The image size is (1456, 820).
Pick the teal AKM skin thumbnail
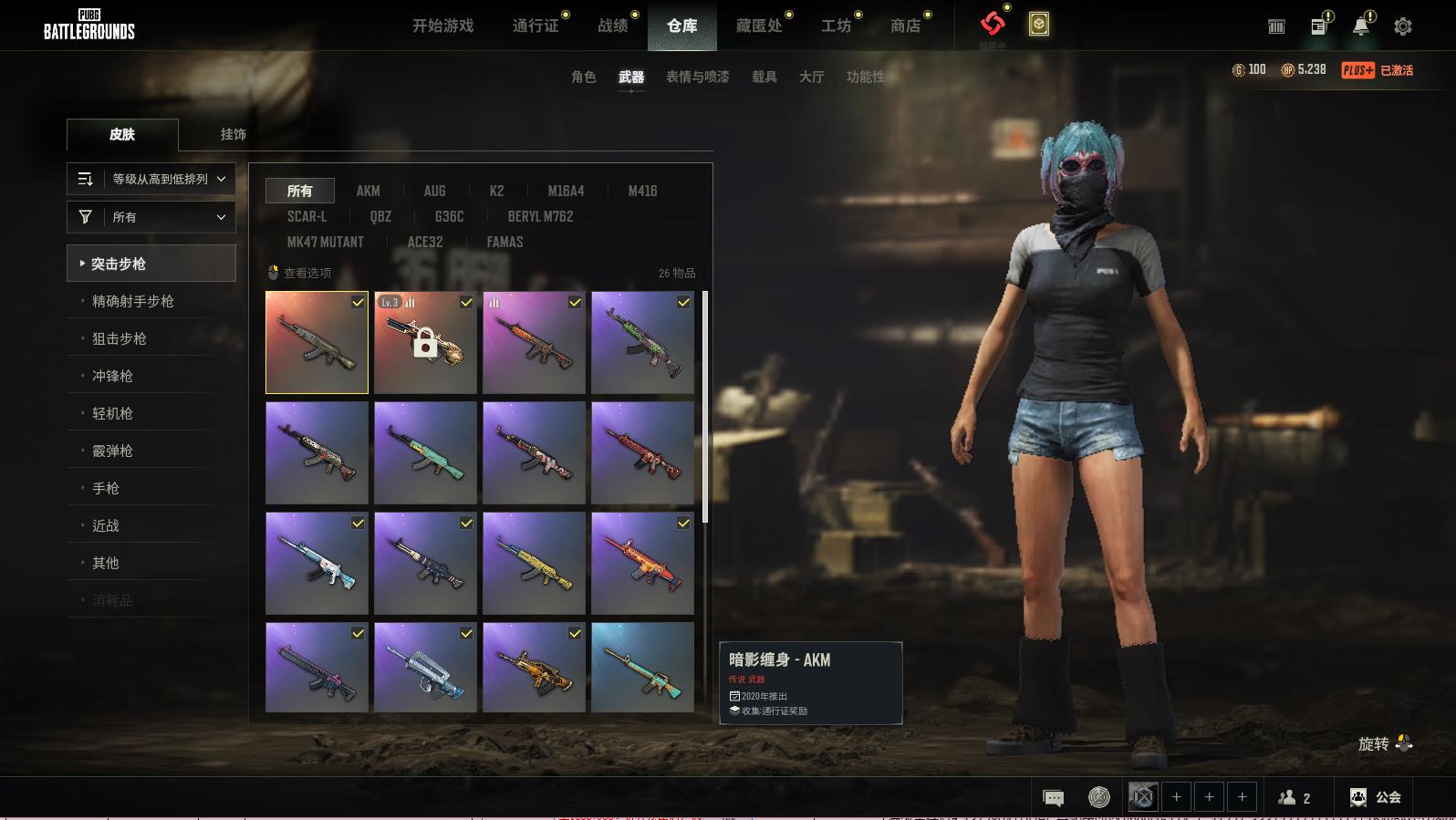[425, 453]
